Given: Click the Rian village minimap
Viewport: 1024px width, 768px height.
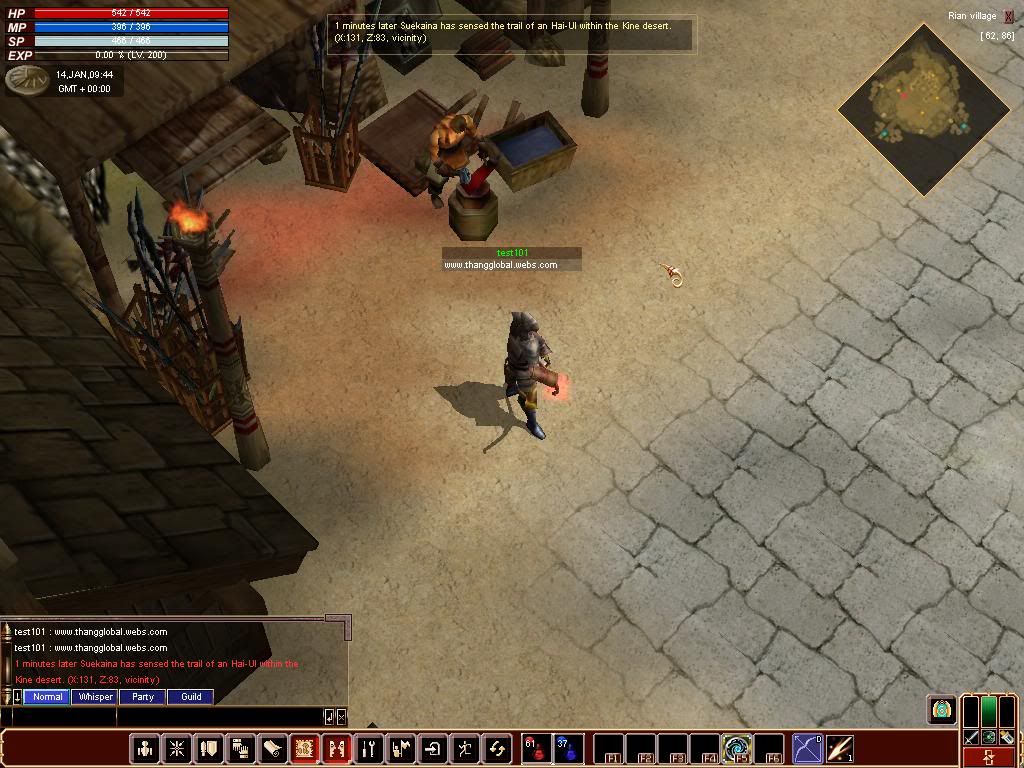Looking at the screenshot, I should click(923, 108).
